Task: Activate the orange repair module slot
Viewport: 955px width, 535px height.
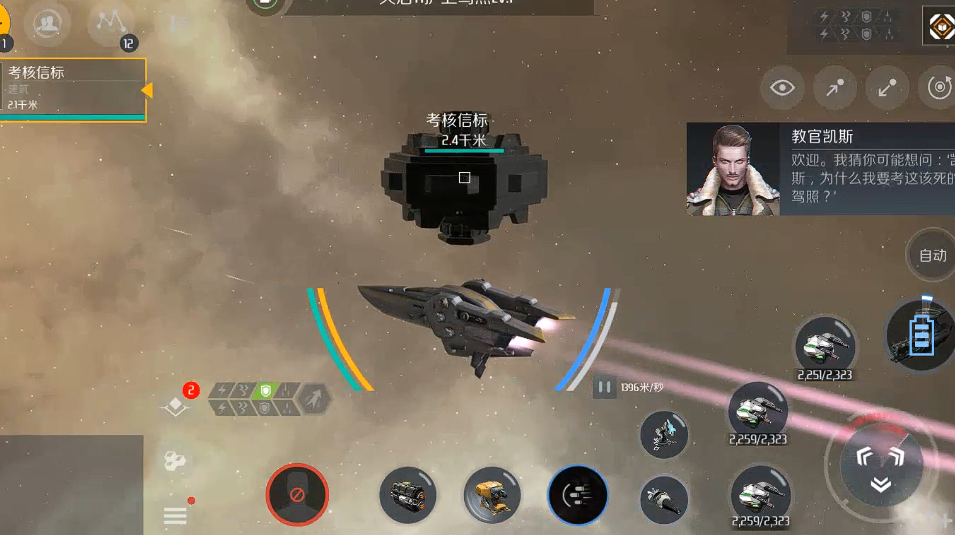Action: pos(492,495)
